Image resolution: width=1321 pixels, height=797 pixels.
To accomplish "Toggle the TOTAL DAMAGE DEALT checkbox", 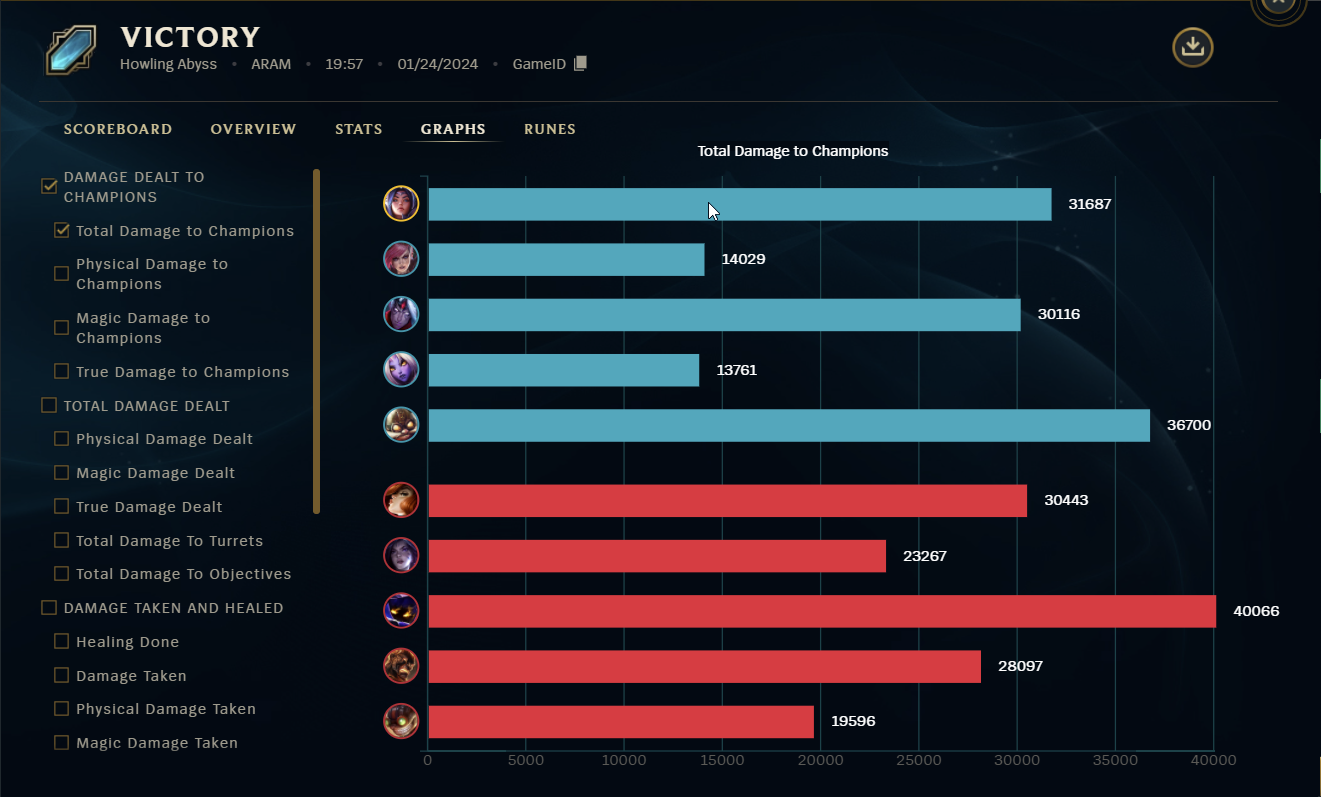I will point(48,405).
